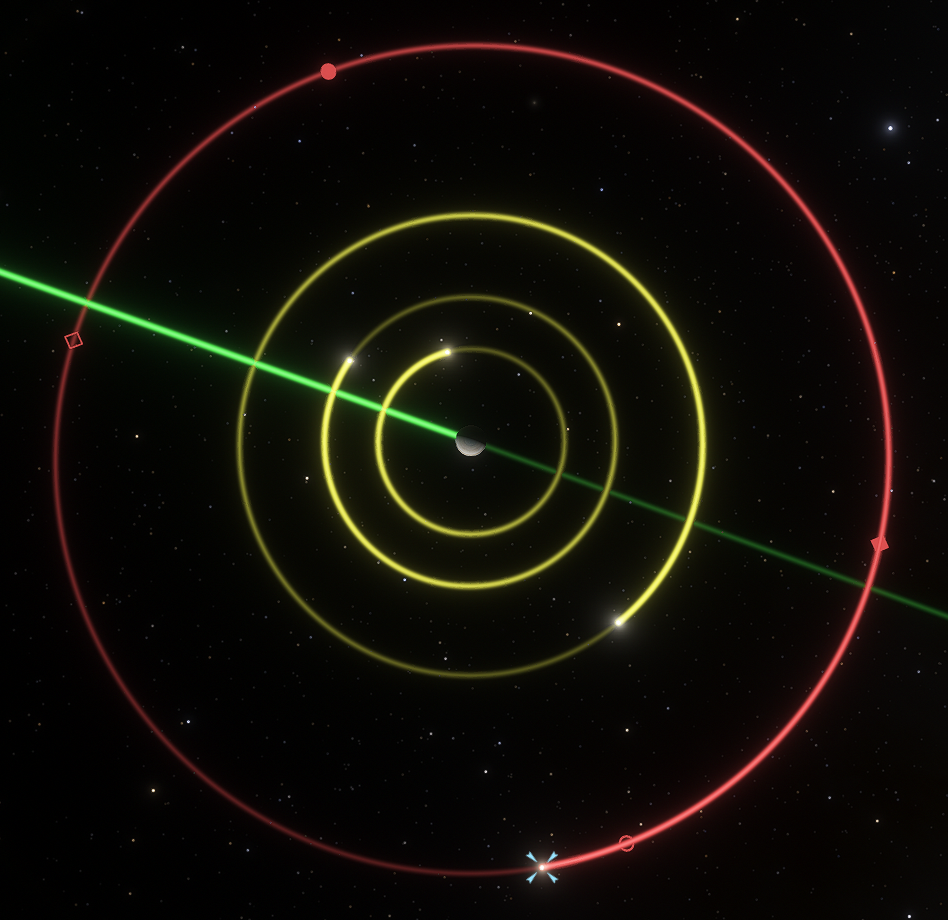Click the hollow red square orbit marker
Screen dimensions: 948x920
tap(73, 340)
